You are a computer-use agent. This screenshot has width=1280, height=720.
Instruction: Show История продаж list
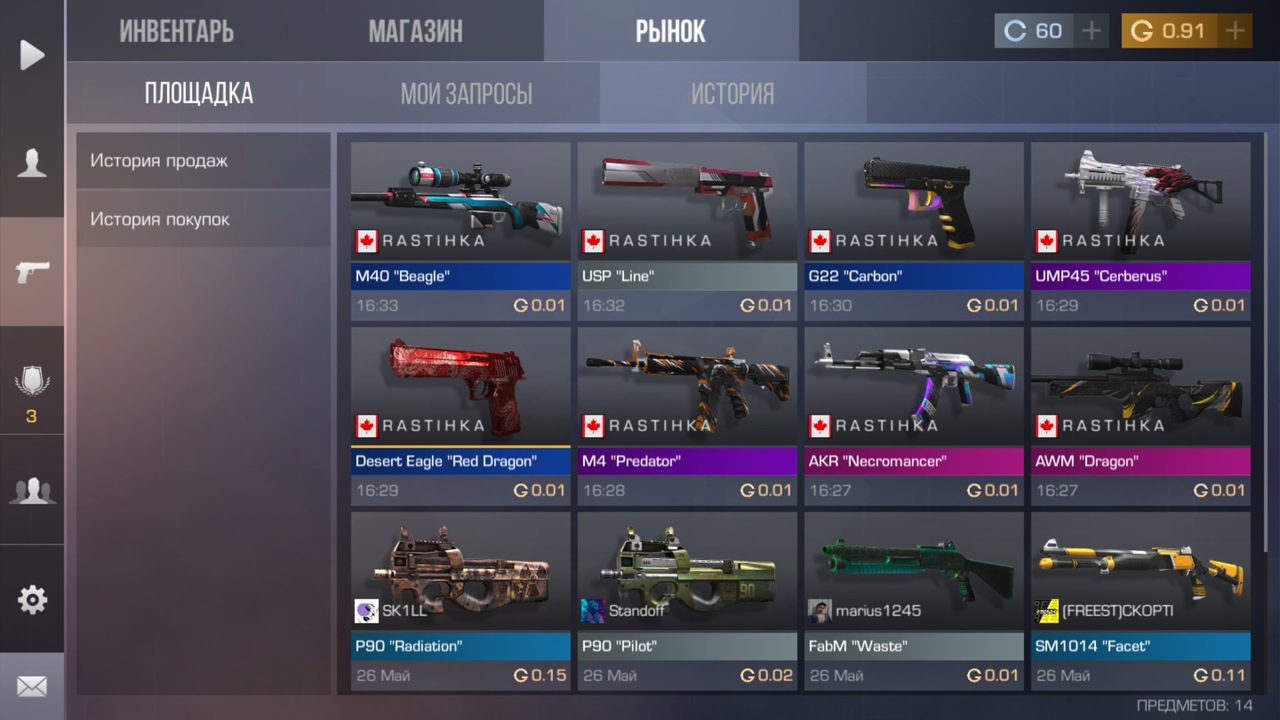click(x=203, y=161)
